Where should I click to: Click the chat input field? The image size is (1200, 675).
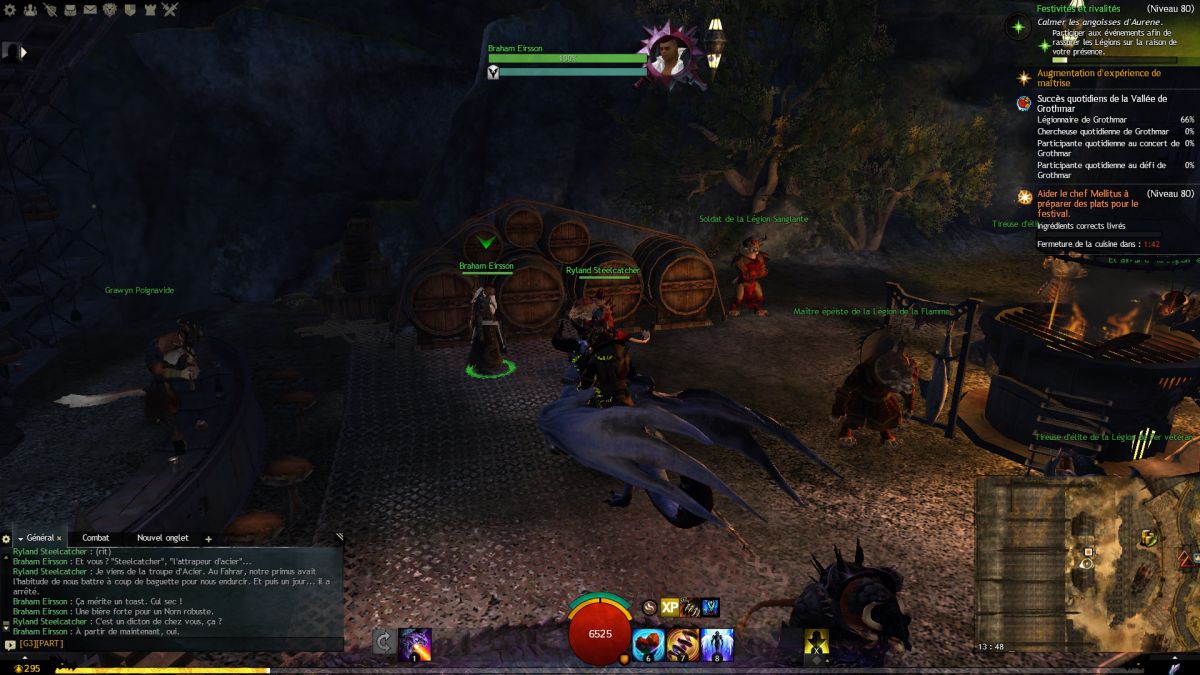180,645
